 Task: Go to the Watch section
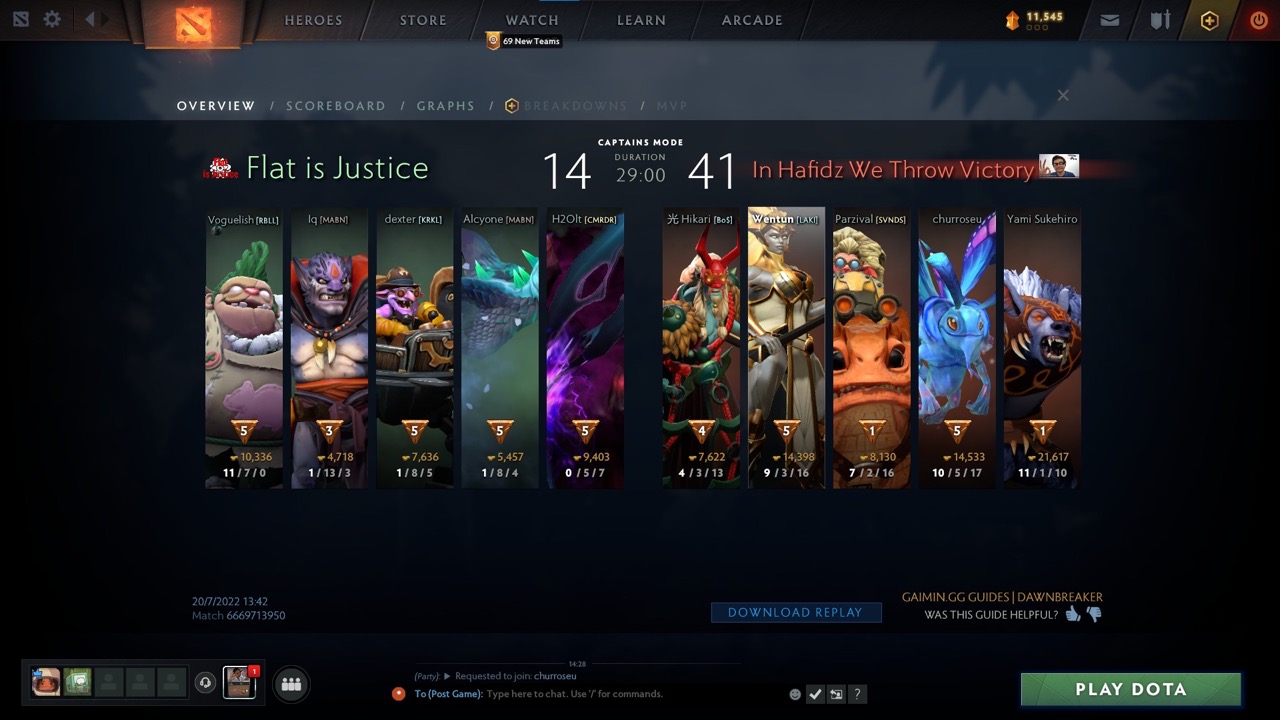pos(532,20)
